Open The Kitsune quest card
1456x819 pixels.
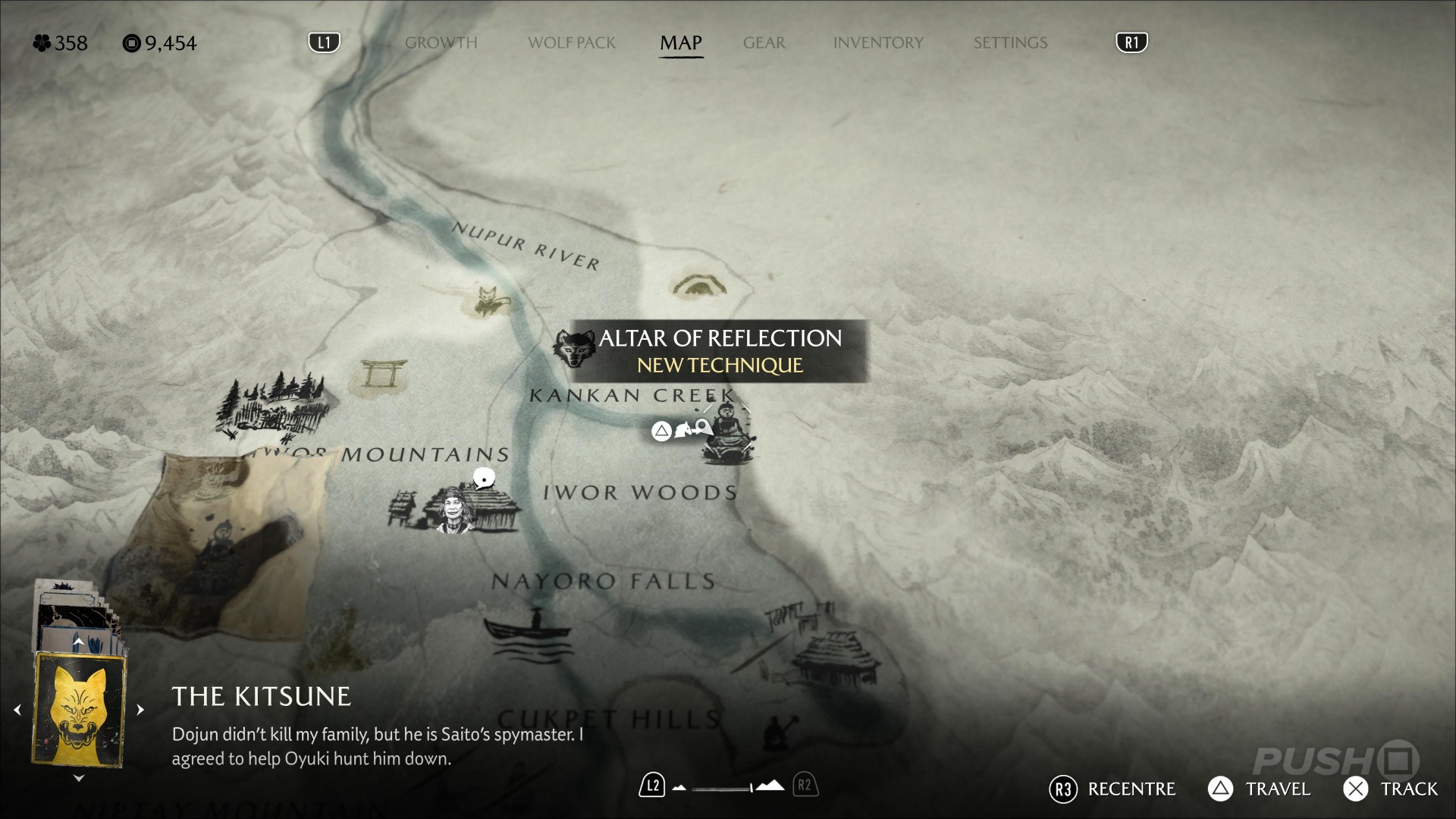pos(79,710)
